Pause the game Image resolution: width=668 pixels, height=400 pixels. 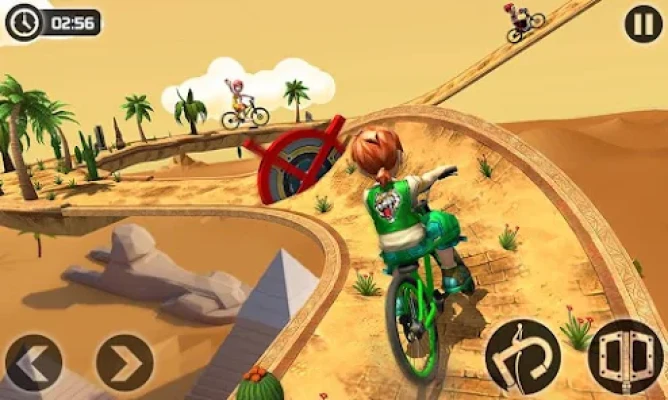coord(642,23)
